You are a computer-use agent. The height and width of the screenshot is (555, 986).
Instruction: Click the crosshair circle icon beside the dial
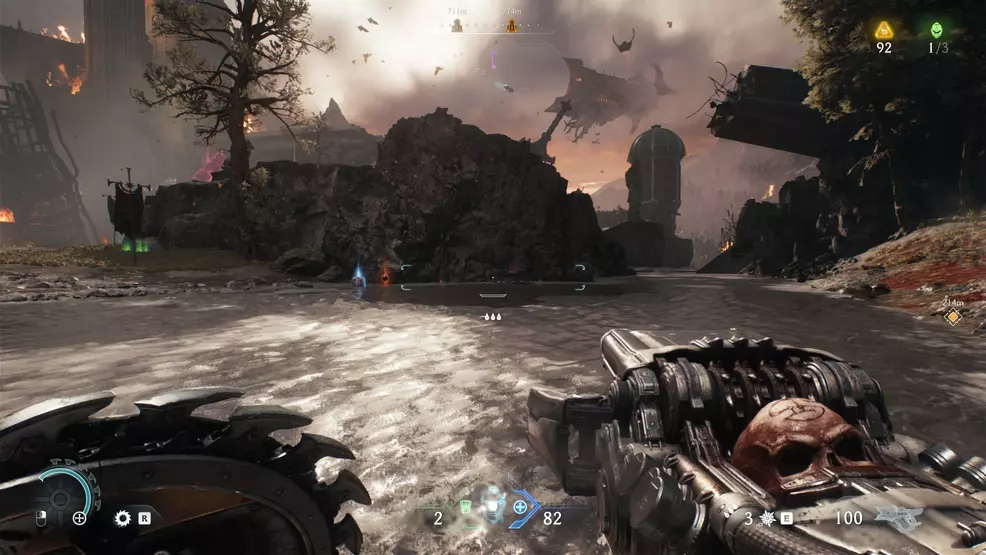tap(80, 518)
